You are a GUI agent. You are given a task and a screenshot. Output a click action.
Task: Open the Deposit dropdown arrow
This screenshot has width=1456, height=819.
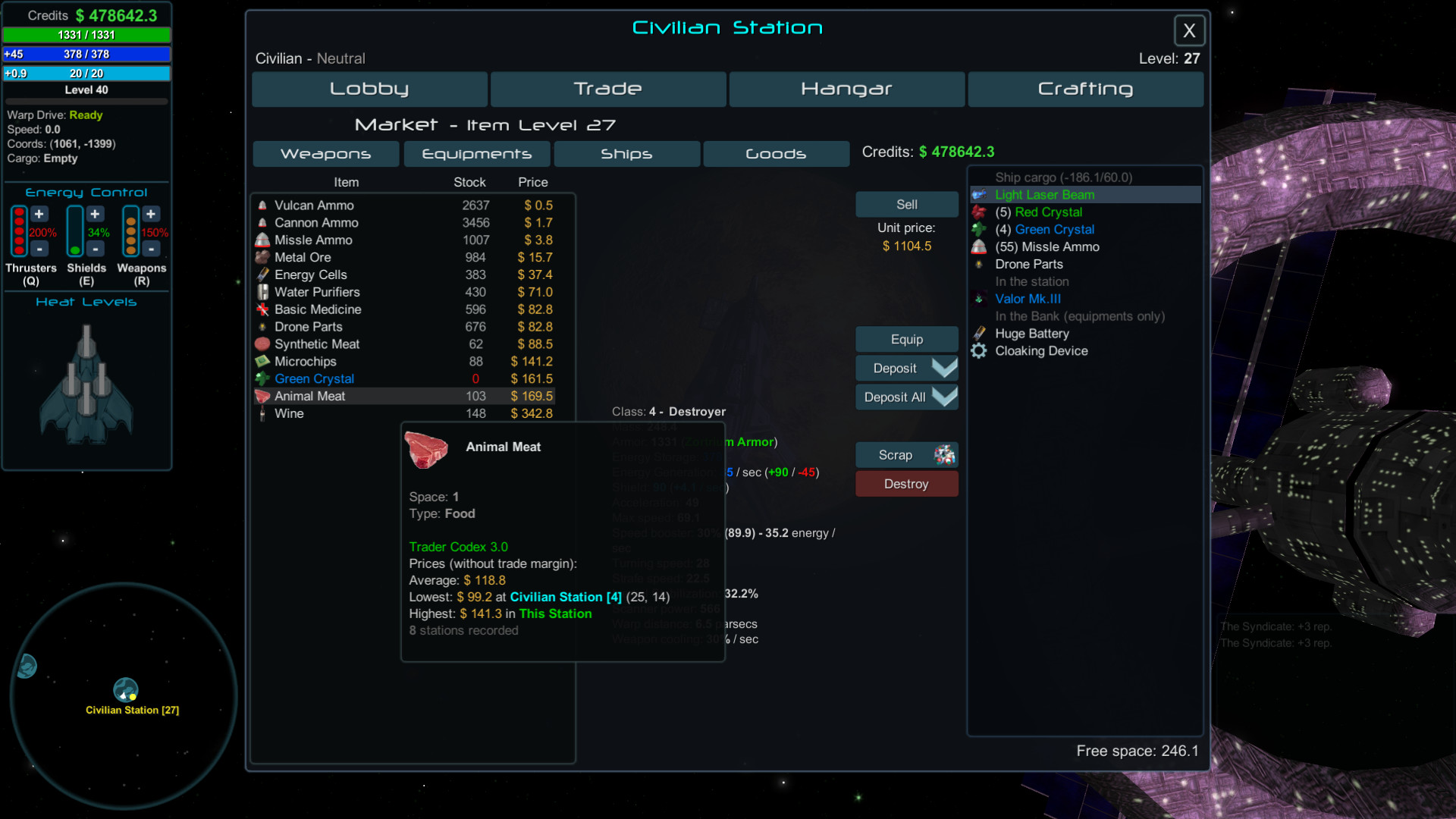click(943, 368)
